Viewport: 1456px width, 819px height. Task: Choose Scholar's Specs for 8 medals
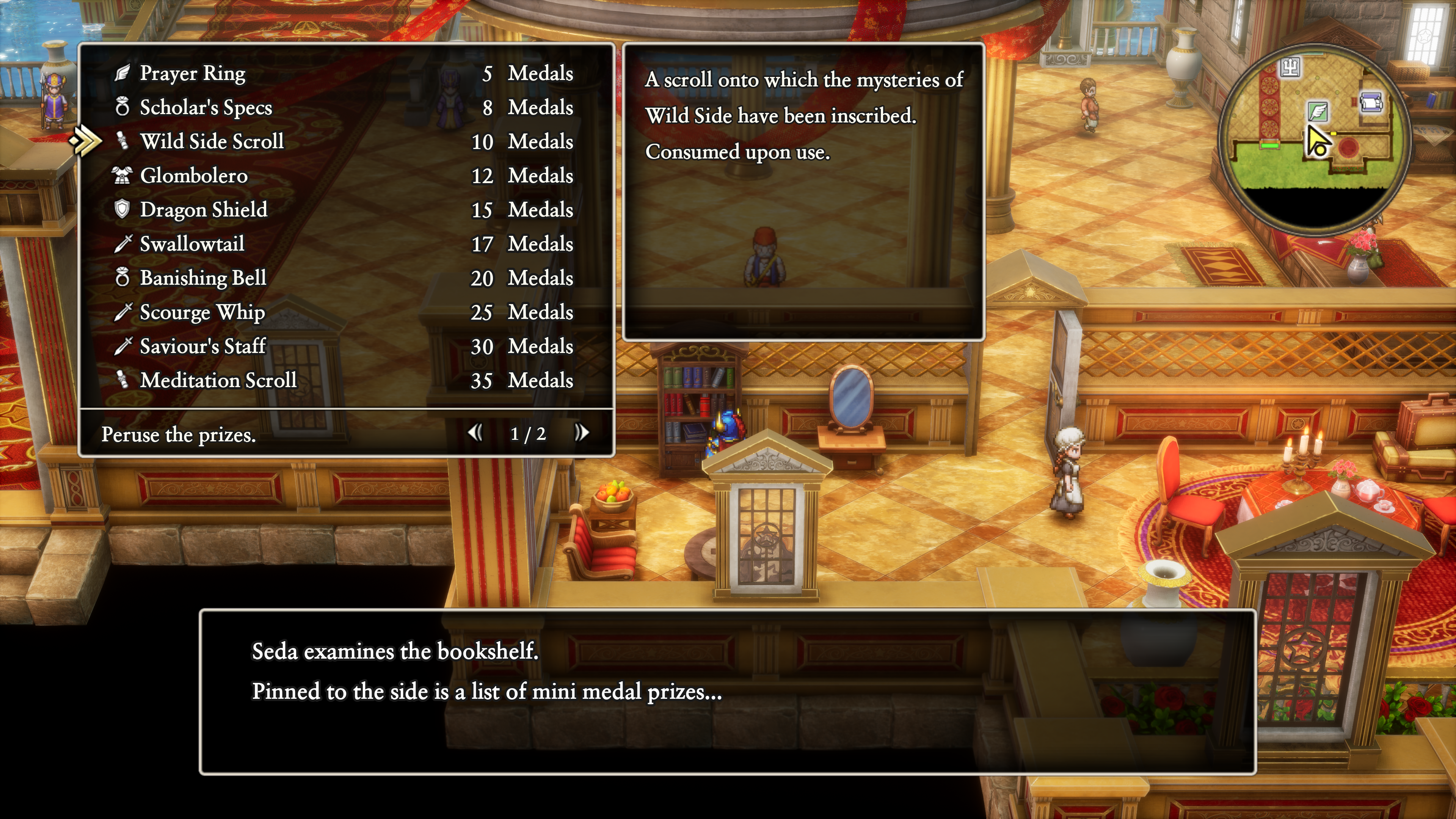206,107
